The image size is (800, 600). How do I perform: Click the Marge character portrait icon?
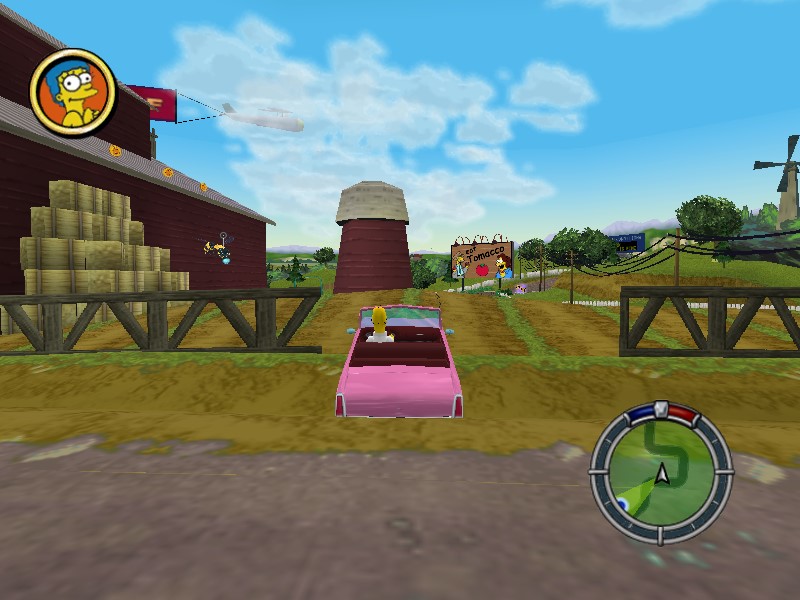[73, 91]
